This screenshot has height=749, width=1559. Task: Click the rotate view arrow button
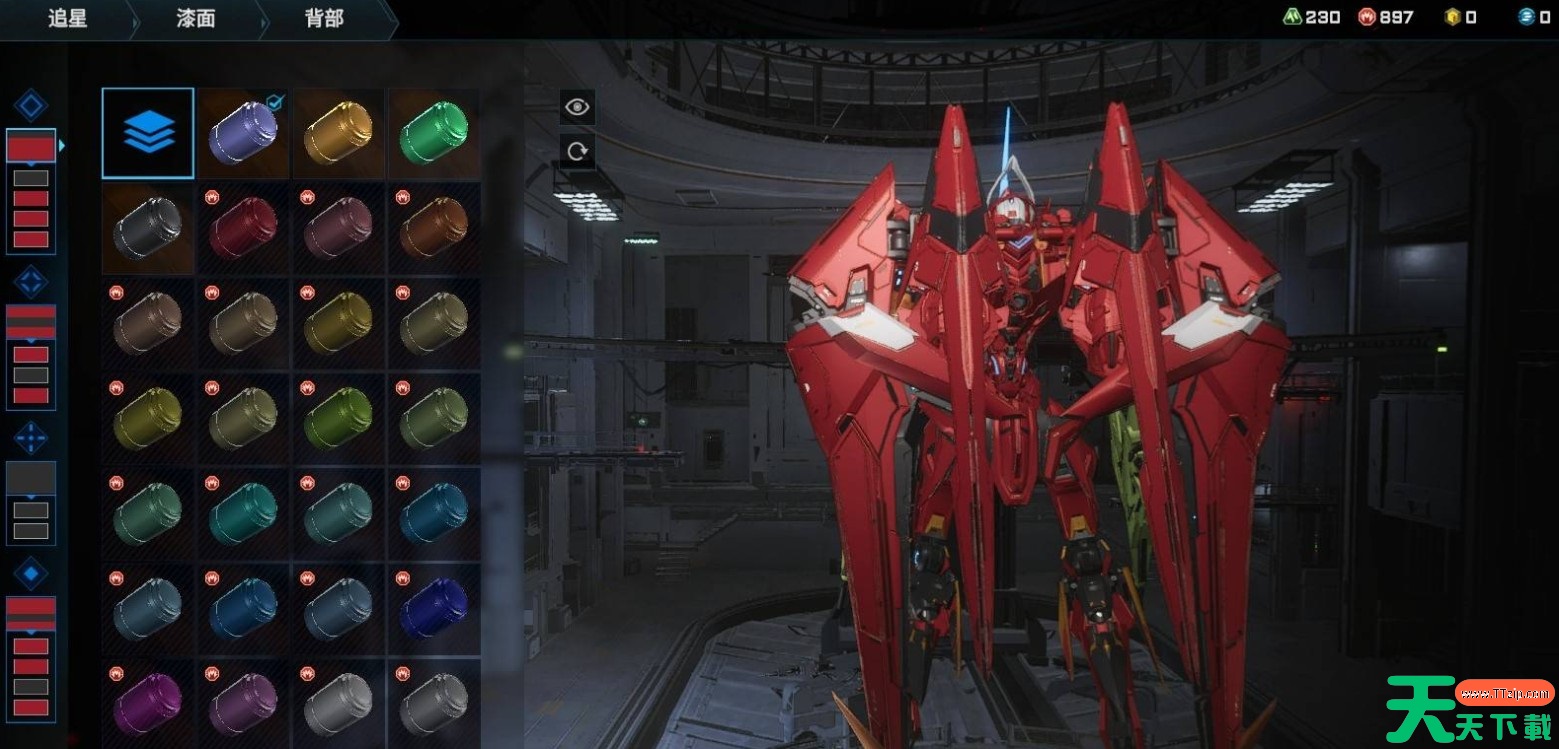(x=577, y=152)
